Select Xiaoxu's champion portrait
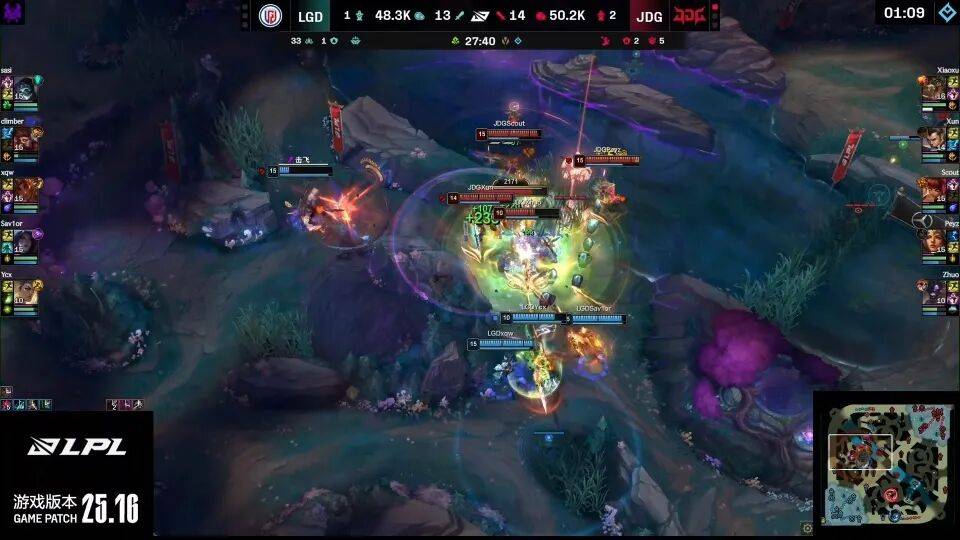The image size is (960, 540). [x=934, y=88]
